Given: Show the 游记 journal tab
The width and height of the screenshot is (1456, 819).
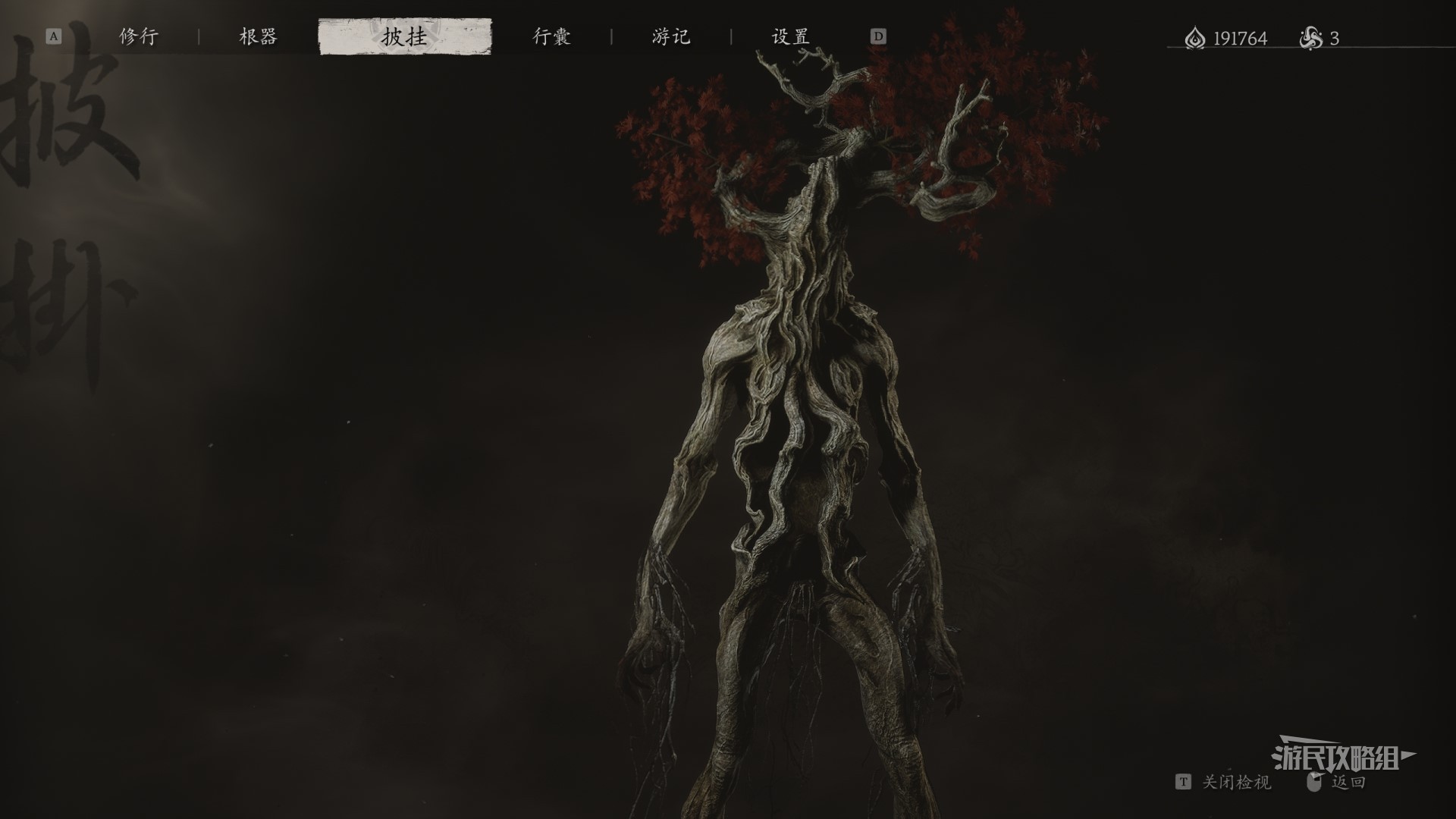Looking at the screenshot, I should (671, 36).
